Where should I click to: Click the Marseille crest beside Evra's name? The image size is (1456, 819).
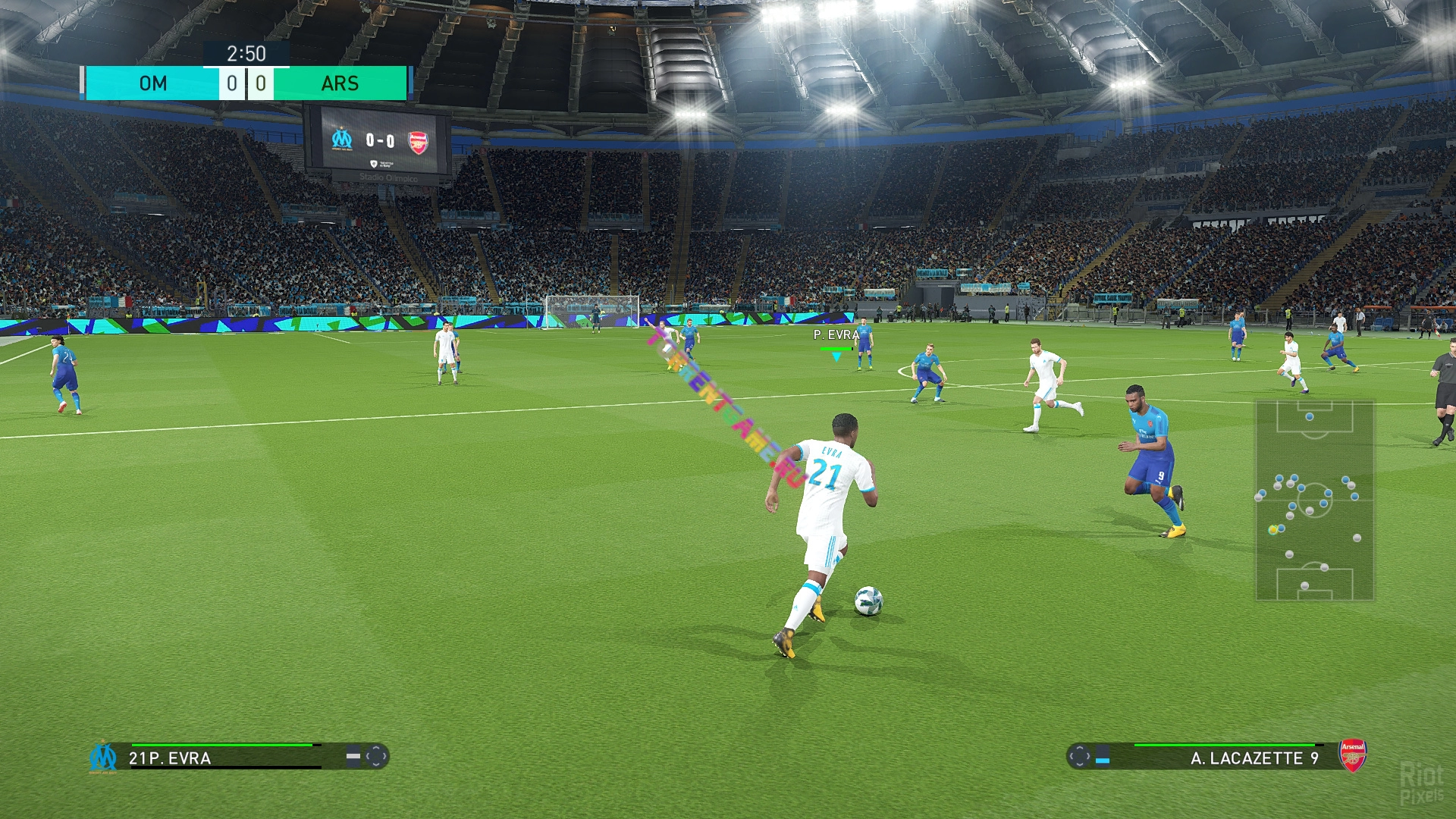[x=103, y=757]
